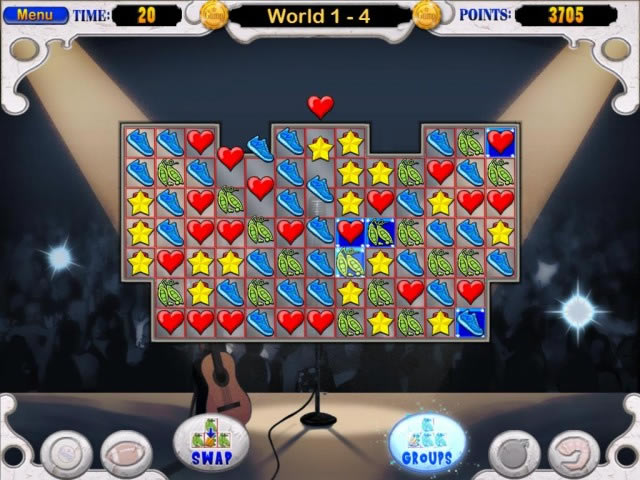The width and height of the screenshot is (640, 480).
Task: Open the Menu button
Action: [35, 15]
